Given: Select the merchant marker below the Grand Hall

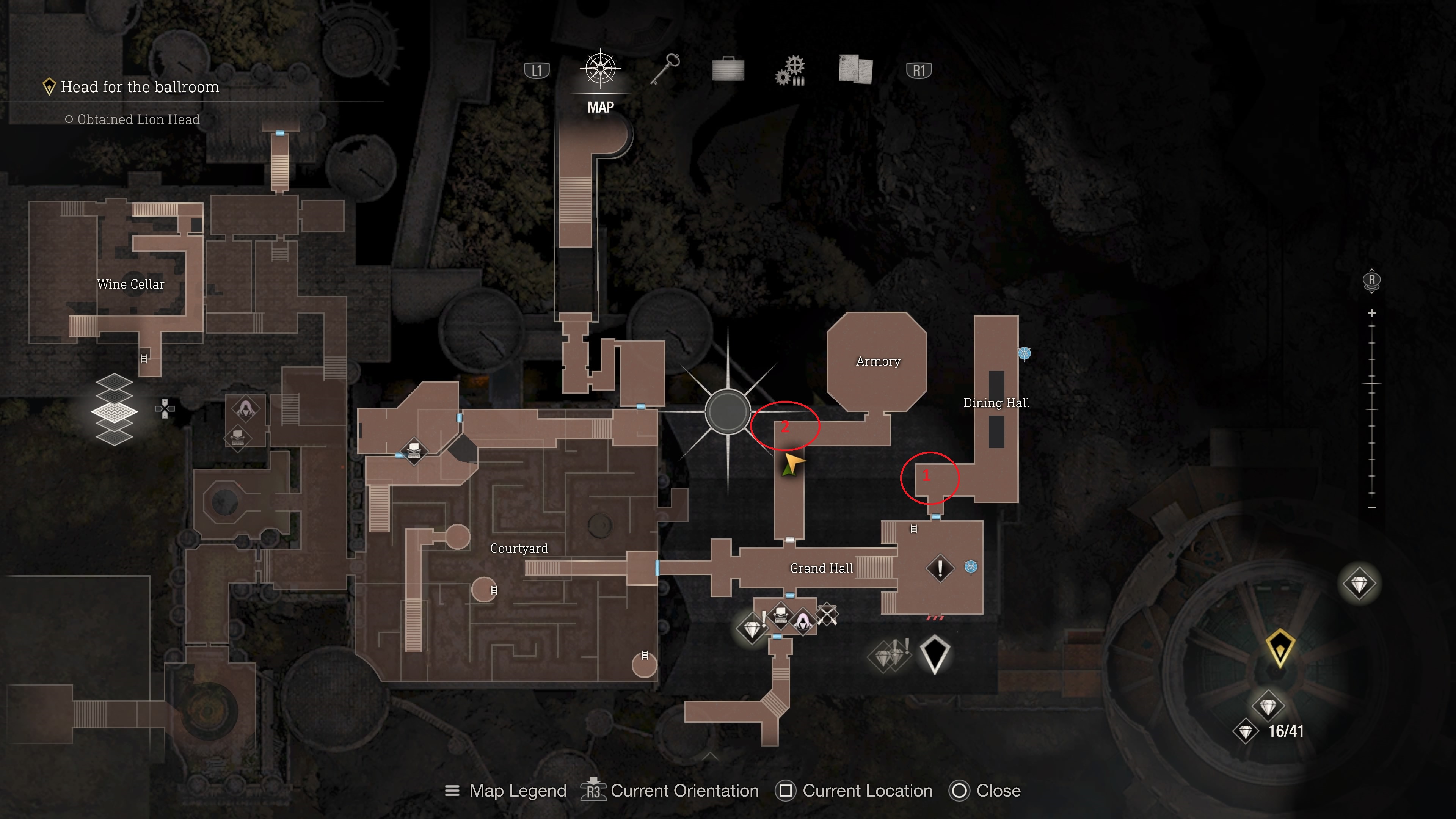Looking at the screenshot, I should pyautogui.click(x=803, y=620).
